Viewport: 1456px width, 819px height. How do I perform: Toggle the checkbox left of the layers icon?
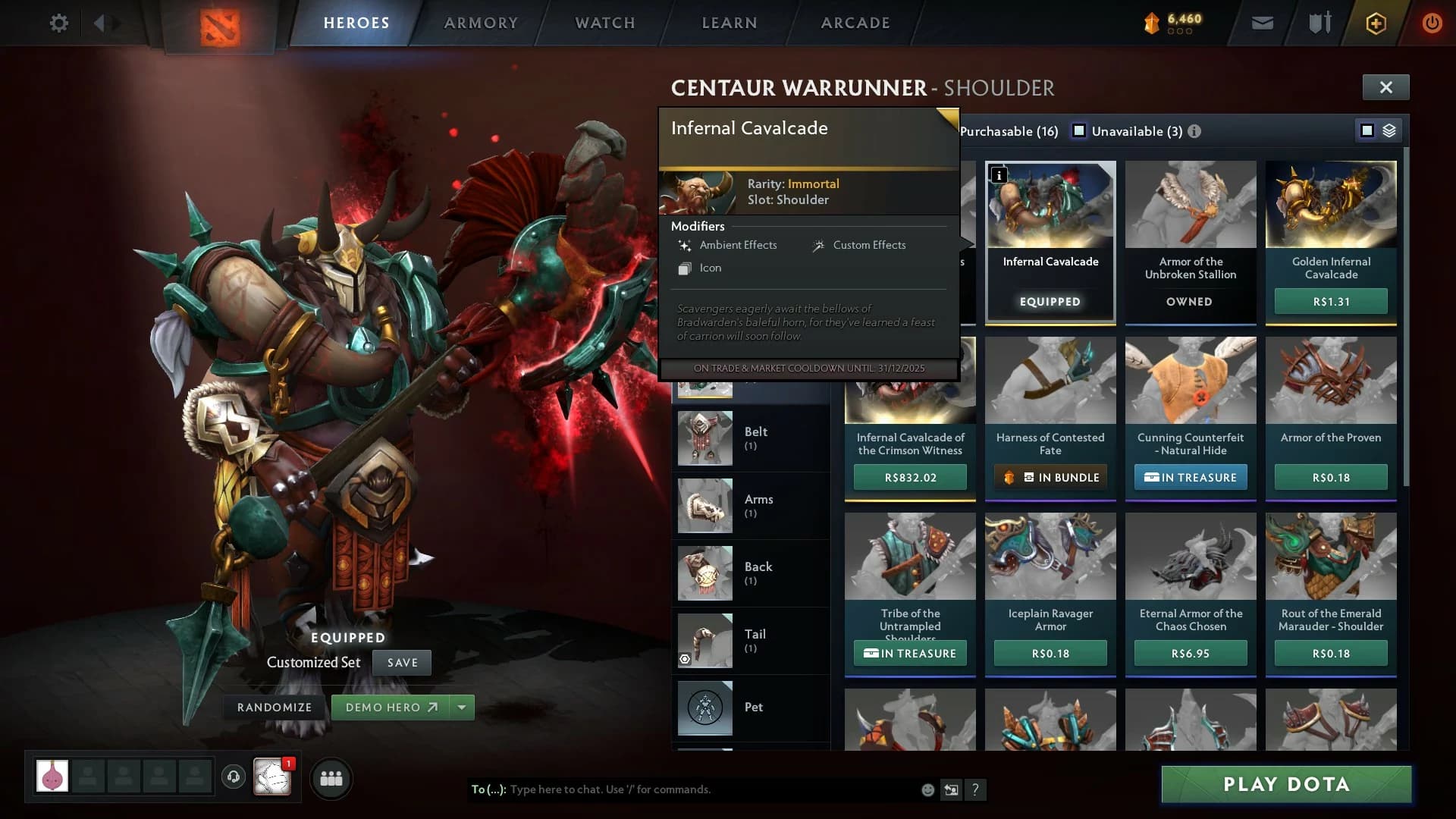click(1367, 130)
